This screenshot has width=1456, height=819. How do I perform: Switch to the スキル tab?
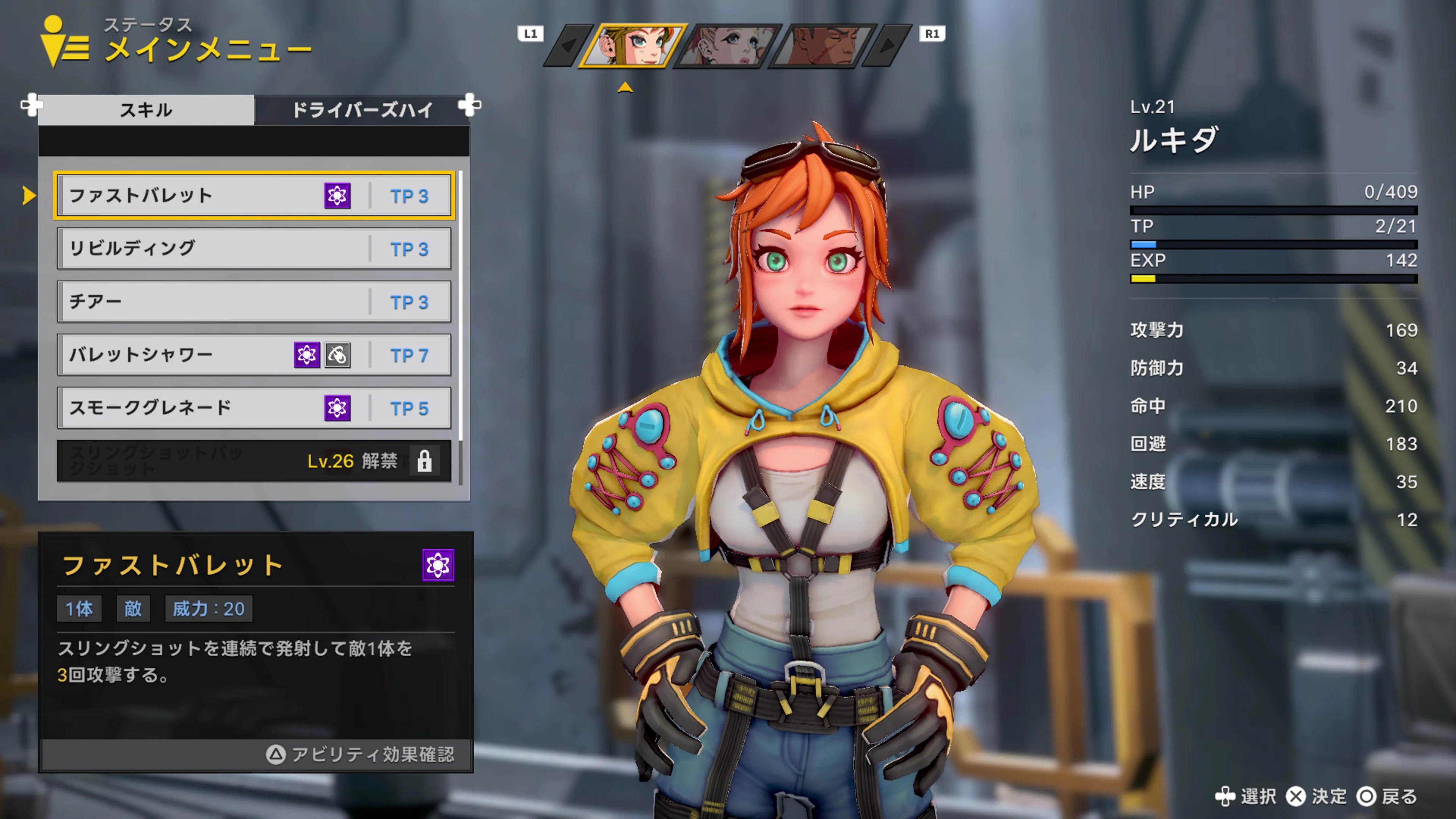click(x=146, y=110)
